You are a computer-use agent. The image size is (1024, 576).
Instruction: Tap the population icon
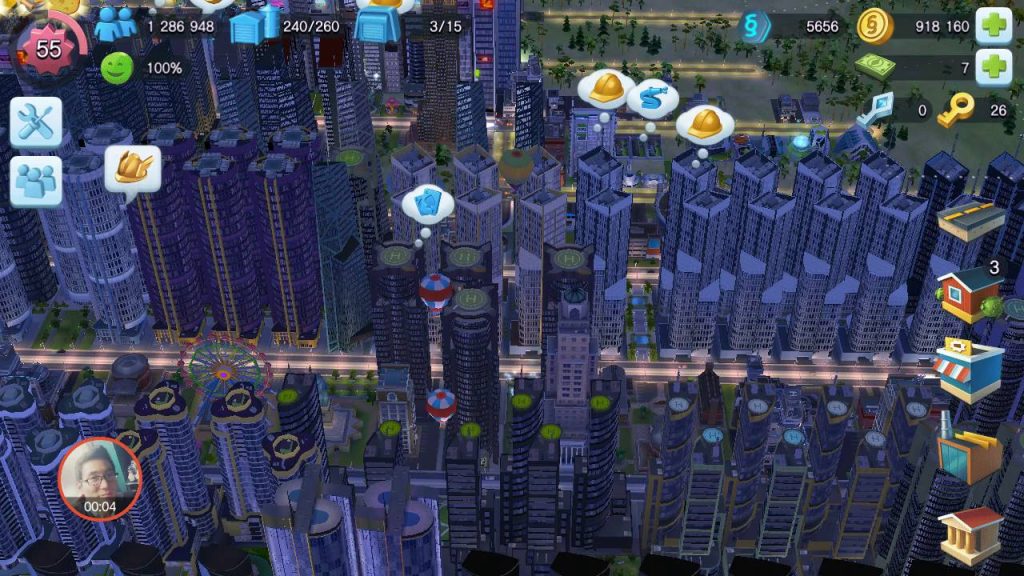(116, 25)
